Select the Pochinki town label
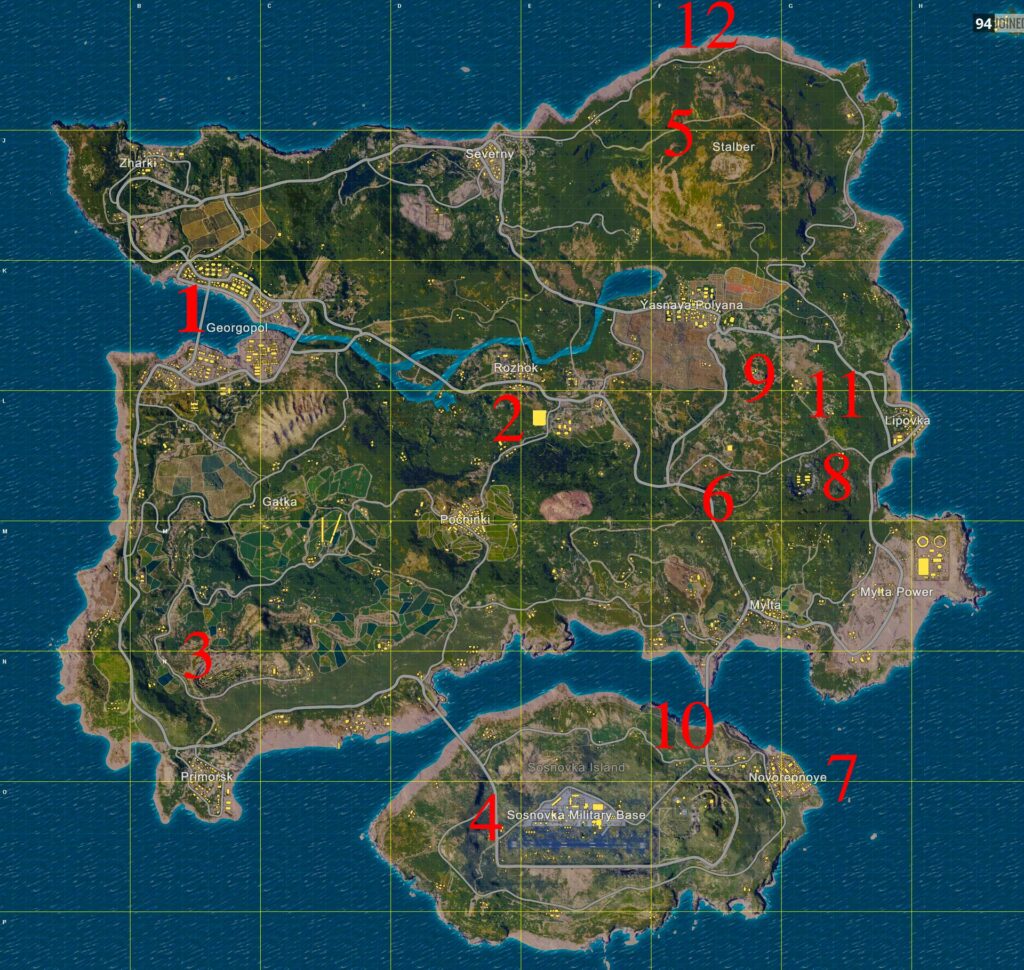This screenshot has height=970, width=1024. tap(462, 521)
